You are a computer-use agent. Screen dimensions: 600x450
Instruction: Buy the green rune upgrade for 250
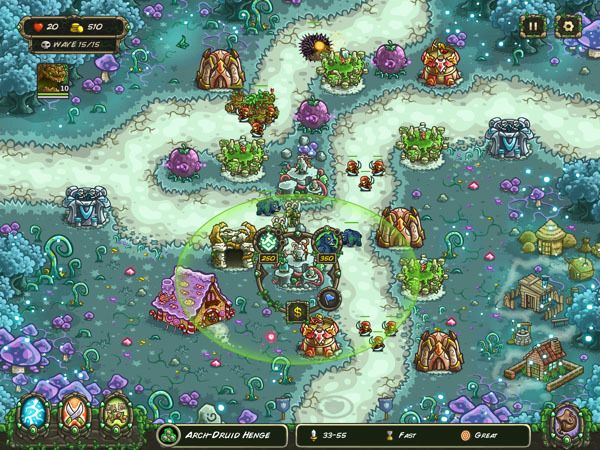(x=269, y=242)
